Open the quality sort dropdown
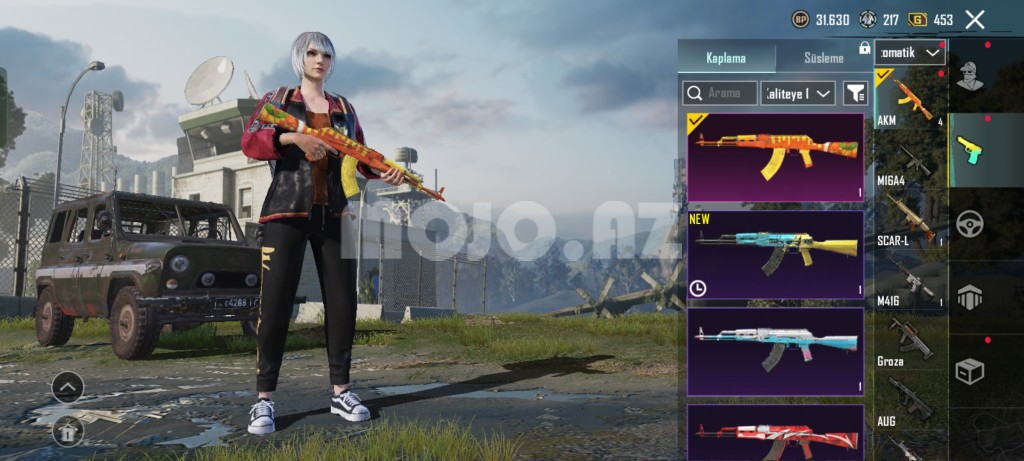 (x=798, y=93)
